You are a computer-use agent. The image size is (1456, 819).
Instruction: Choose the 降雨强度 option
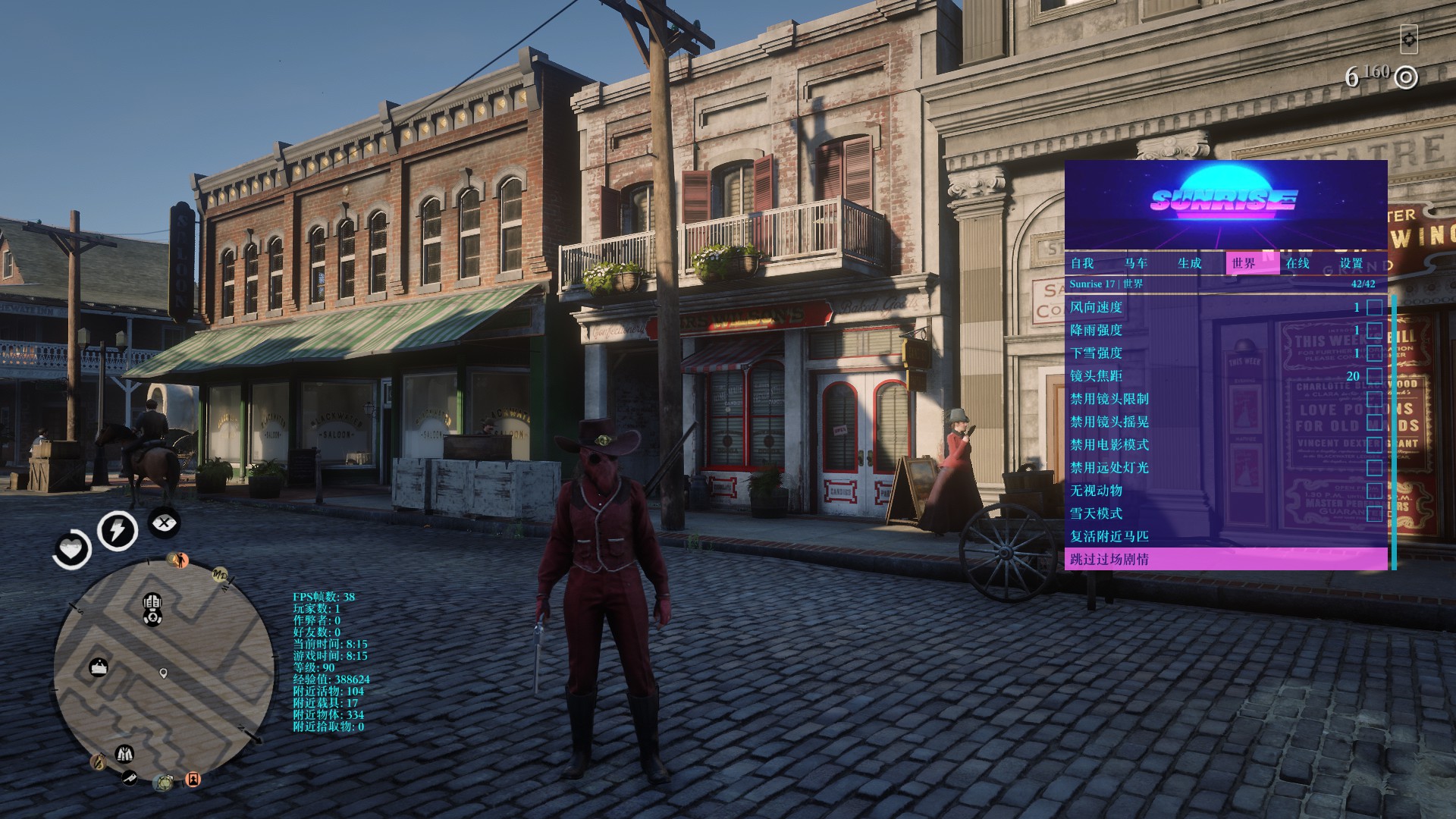click(1096, 330)
